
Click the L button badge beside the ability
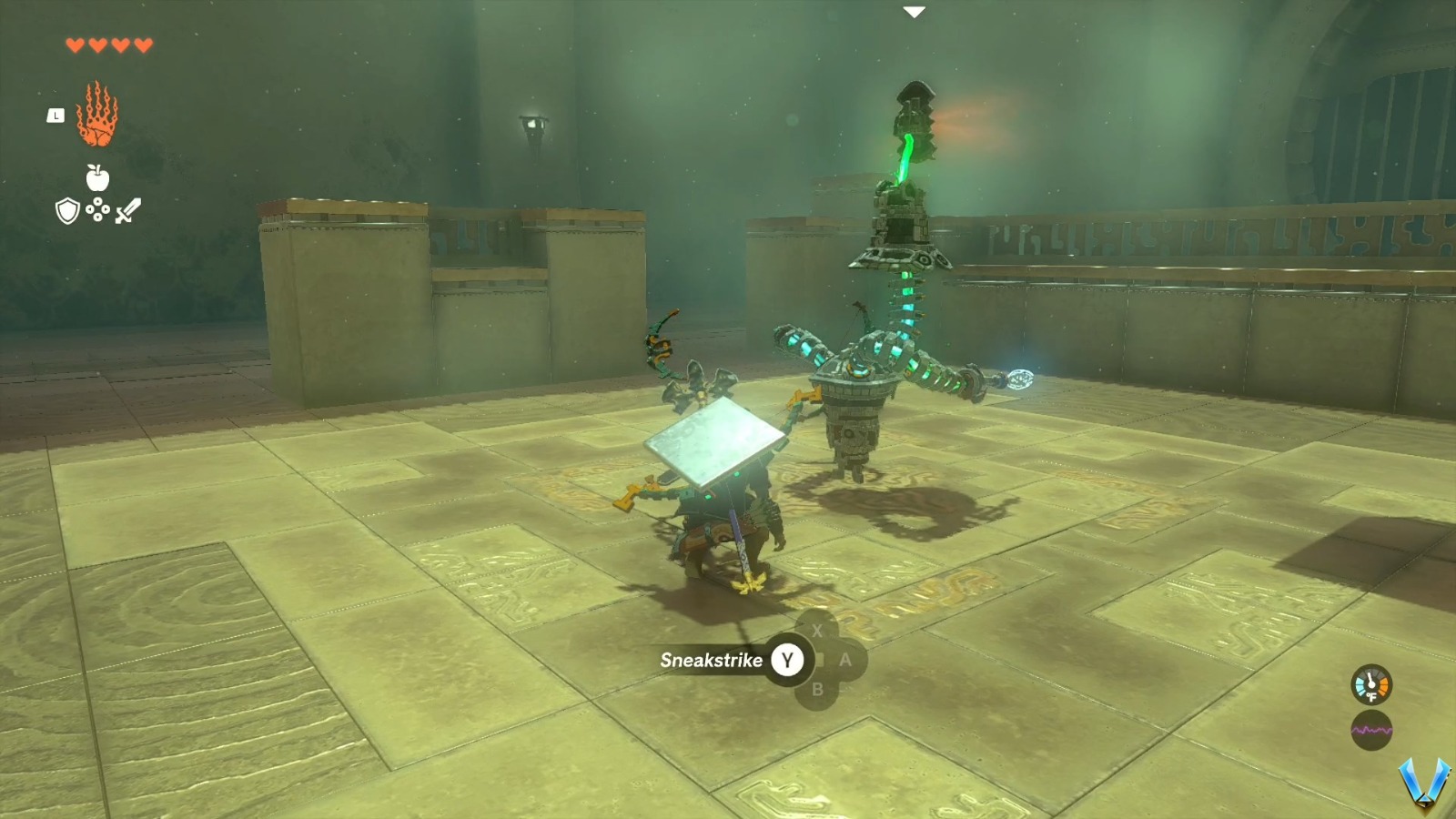(55, 115)
